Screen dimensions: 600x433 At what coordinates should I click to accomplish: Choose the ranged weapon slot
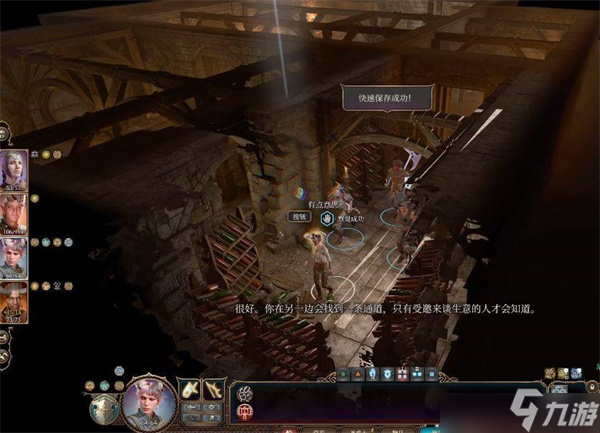[215, 389]
